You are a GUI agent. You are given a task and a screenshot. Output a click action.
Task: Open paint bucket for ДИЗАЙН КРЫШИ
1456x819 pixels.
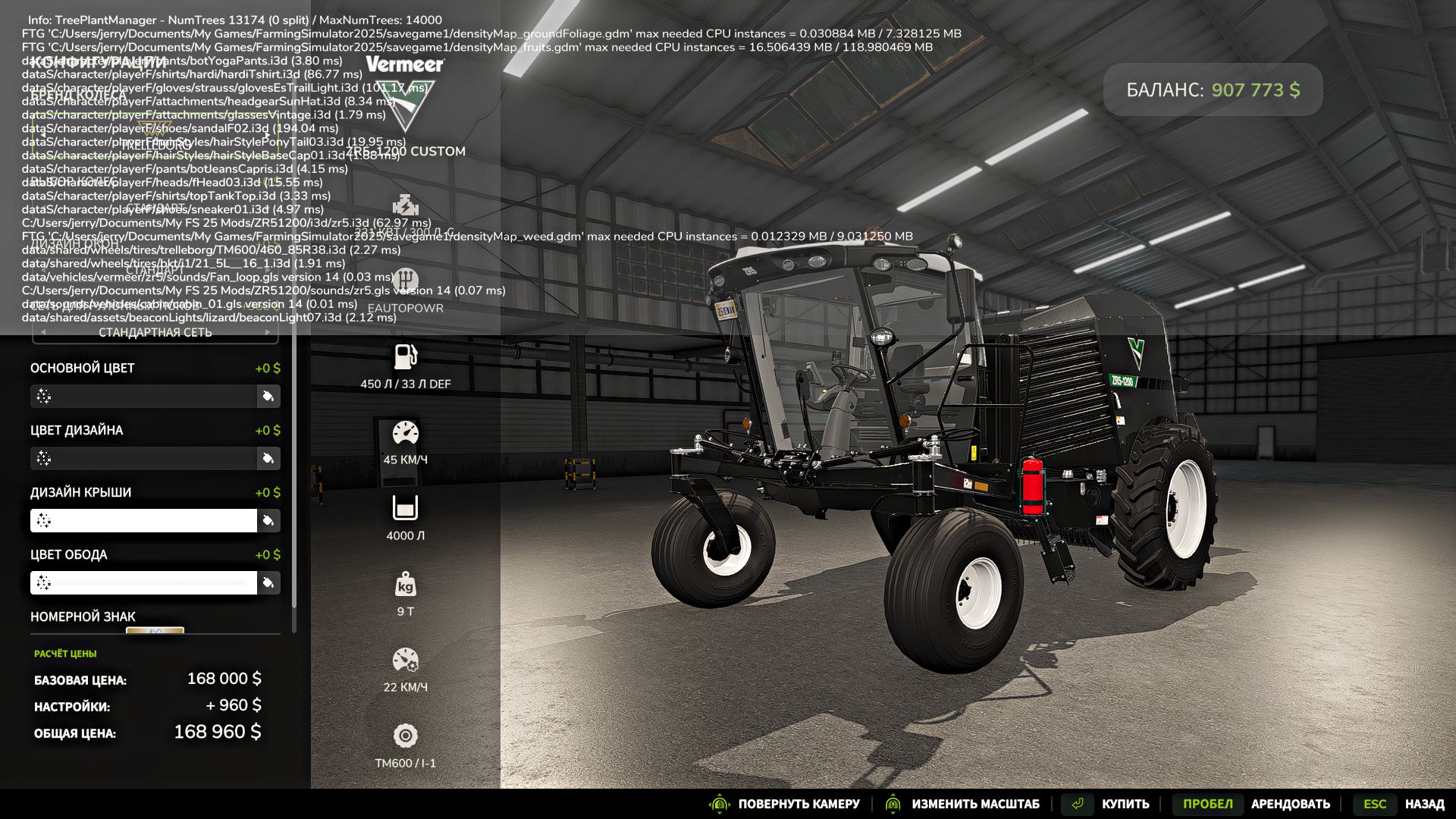(268, 520)
